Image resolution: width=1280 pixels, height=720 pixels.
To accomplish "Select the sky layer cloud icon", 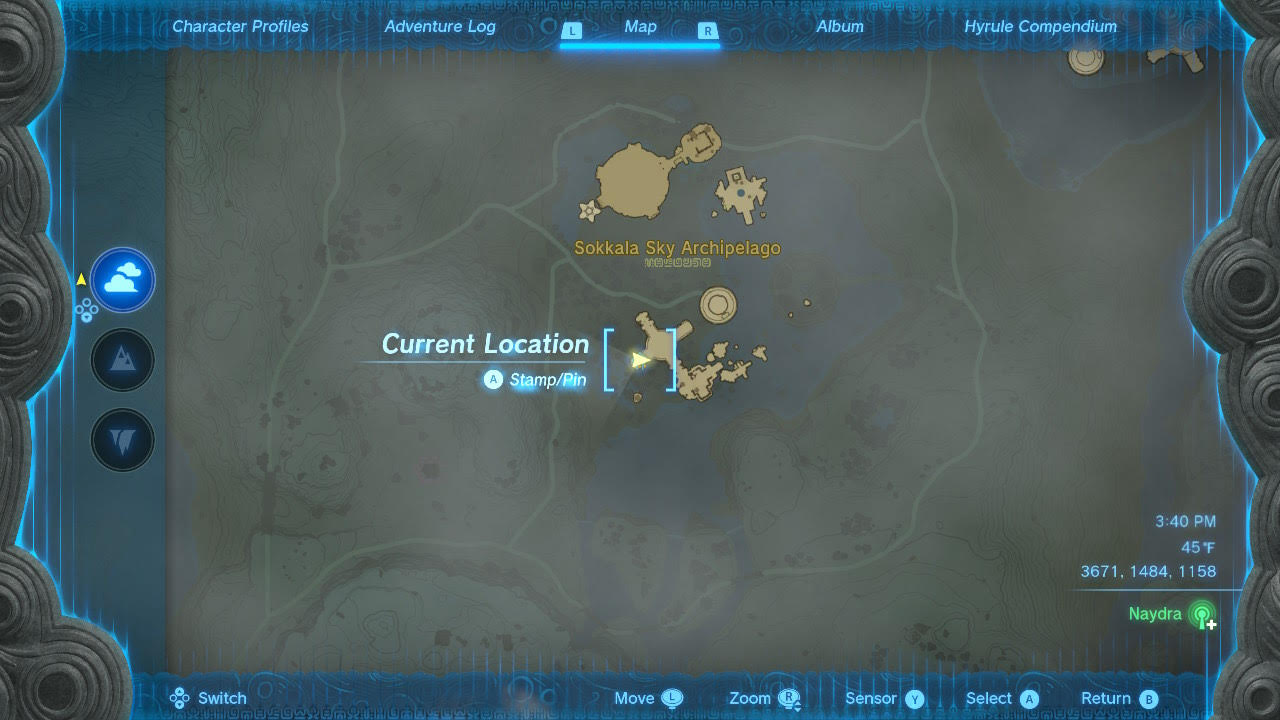I will click(121, 280).
